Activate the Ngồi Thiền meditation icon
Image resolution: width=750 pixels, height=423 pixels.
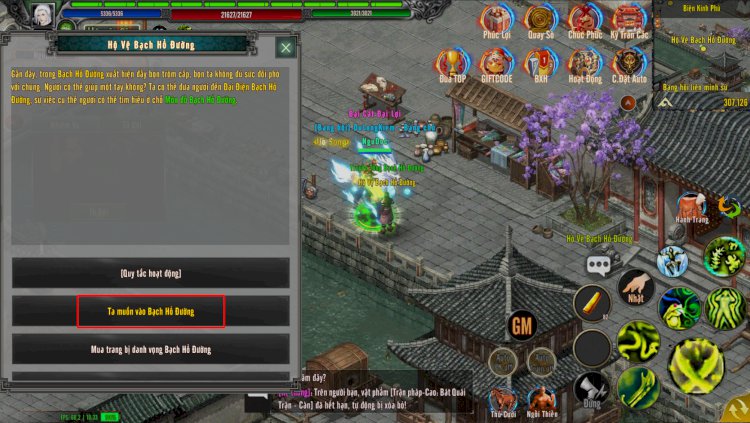click(542, 401)
